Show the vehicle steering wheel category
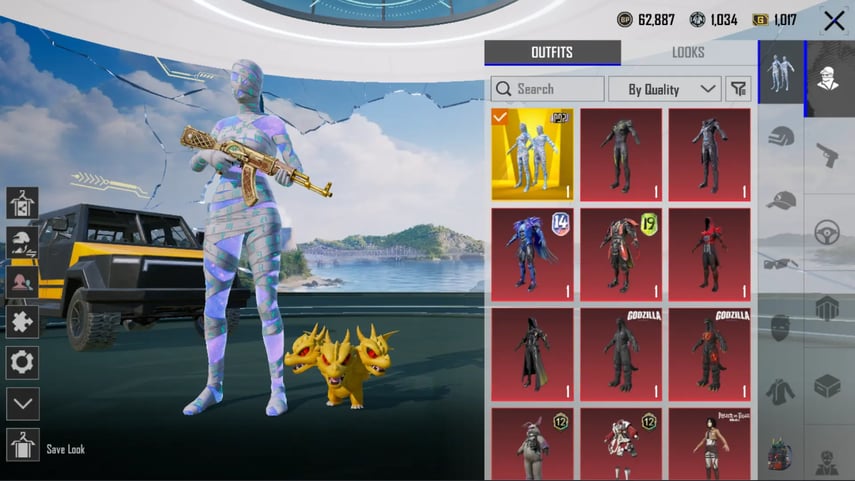 point(827,232)
